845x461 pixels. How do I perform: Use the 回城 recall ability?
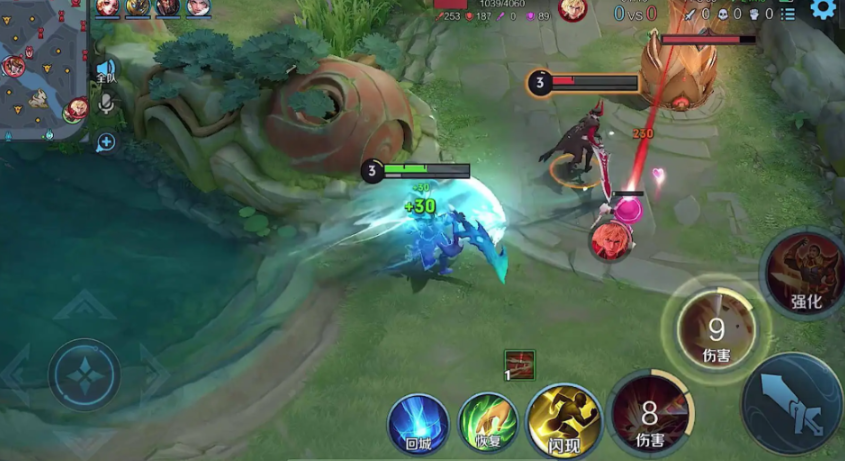[x=417, y=419]
